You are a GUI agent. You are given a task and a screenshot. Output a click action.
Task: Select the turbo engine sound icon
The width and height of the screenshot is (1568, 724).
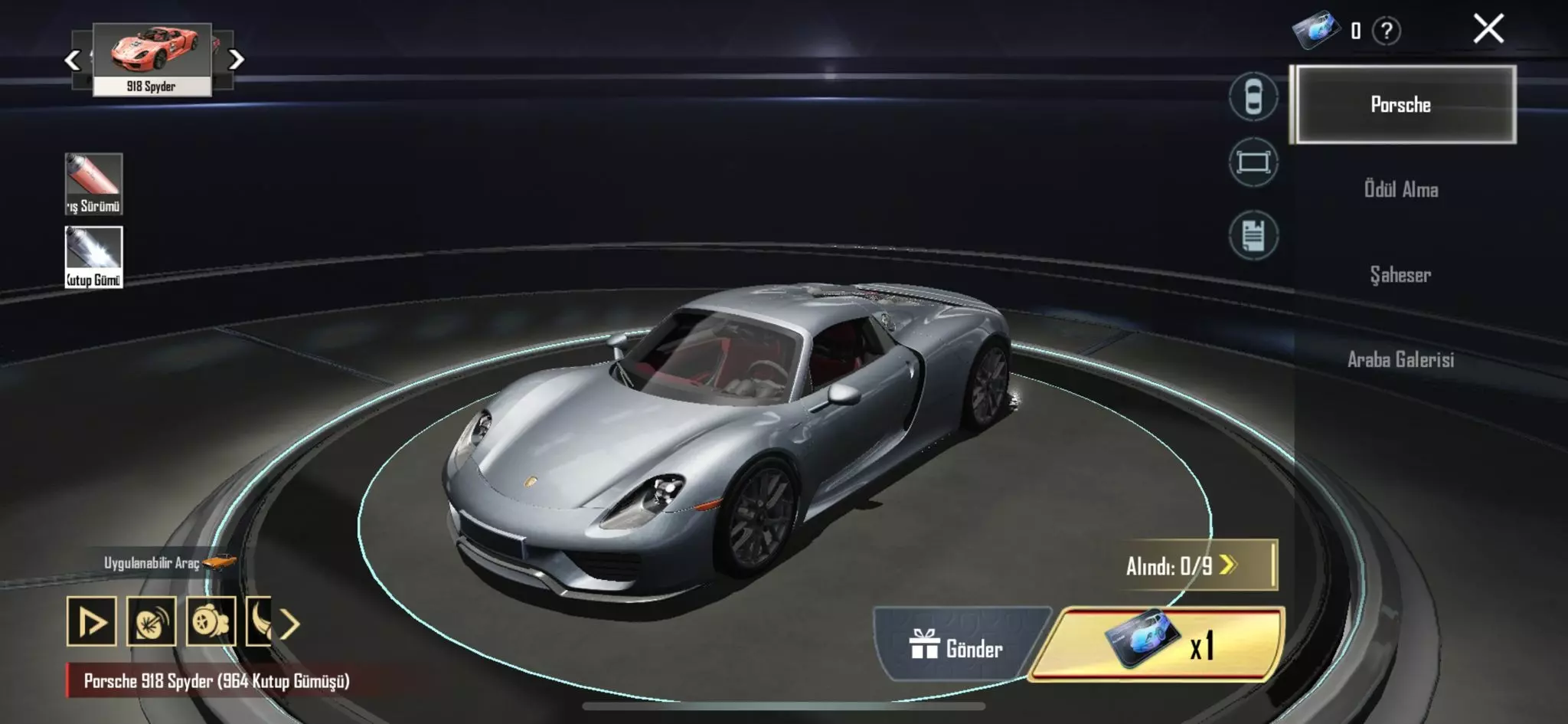click(209, 622)
